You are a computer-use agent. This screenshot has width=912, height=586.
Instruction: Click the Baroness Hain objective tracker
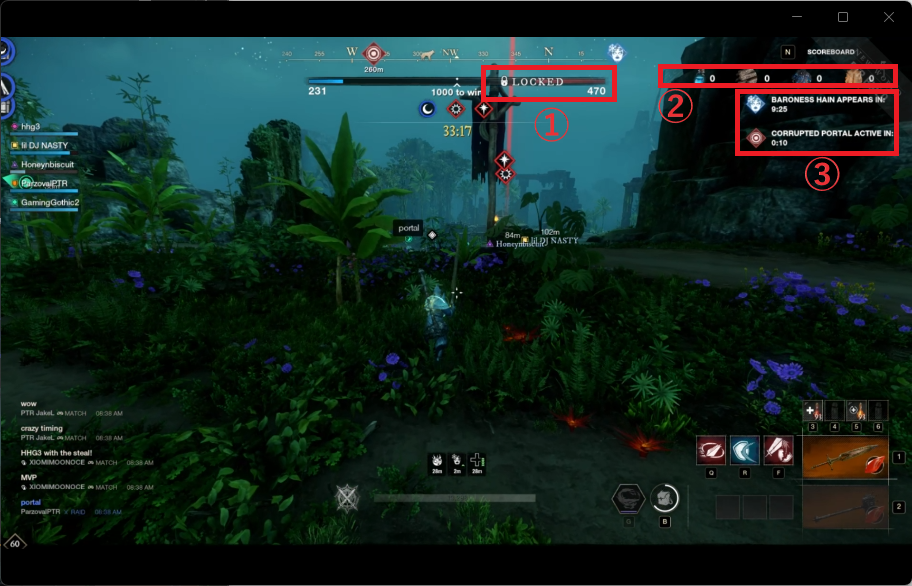tap(815, 105)
